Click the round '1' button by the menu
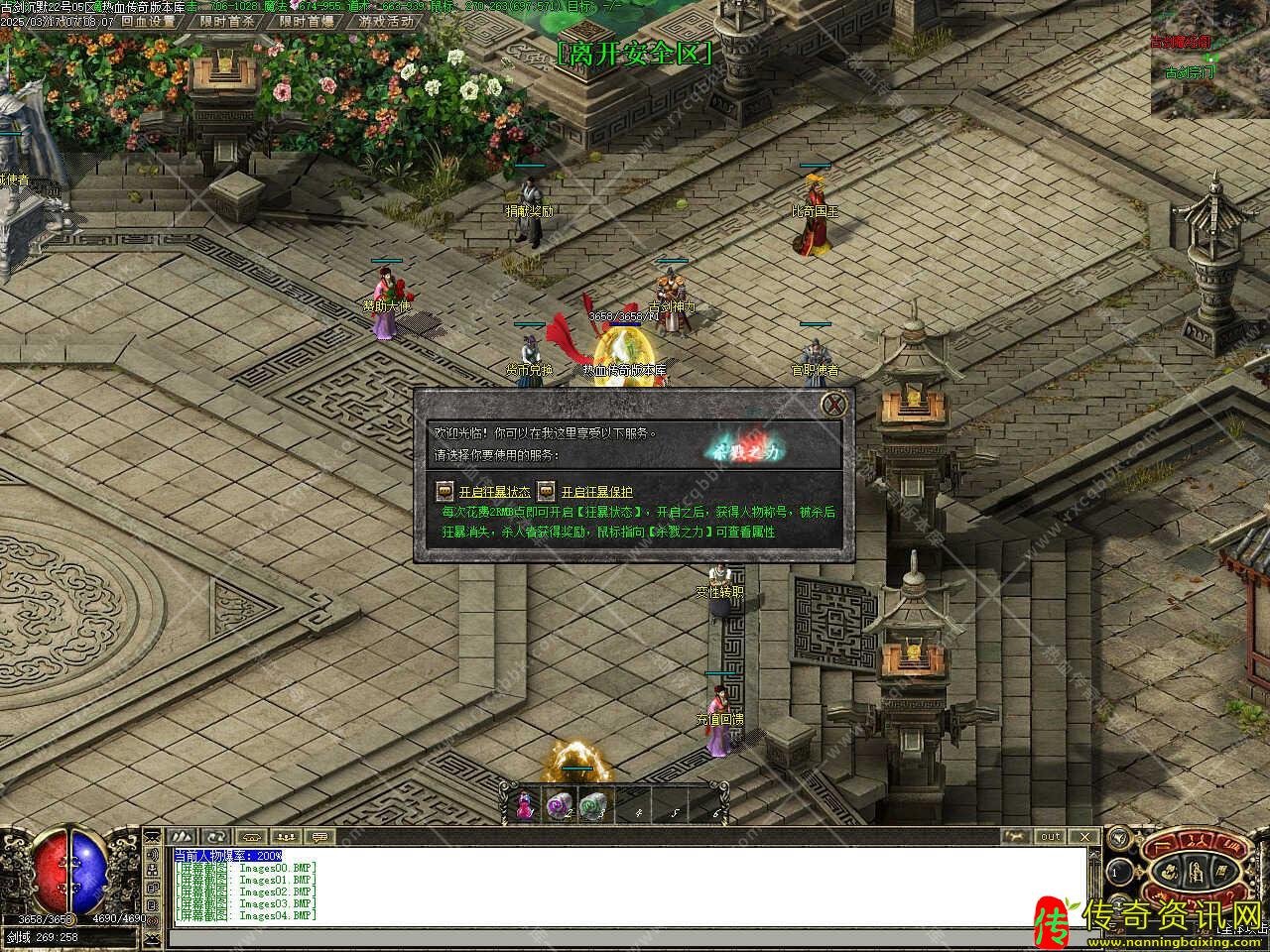This screenshot has height=952, width=1270. [x=1116, y=873]
